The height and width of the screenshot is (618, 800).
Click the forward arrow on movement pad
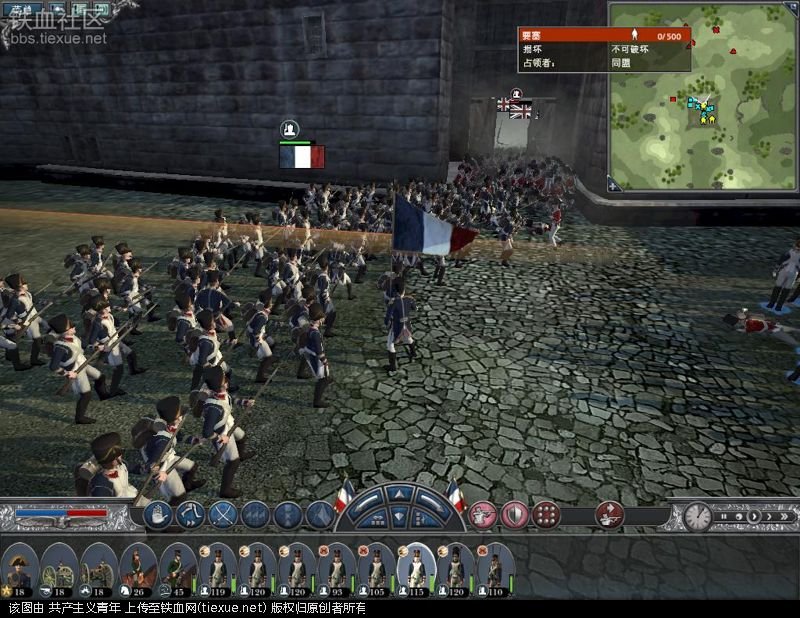pos(400,493)
